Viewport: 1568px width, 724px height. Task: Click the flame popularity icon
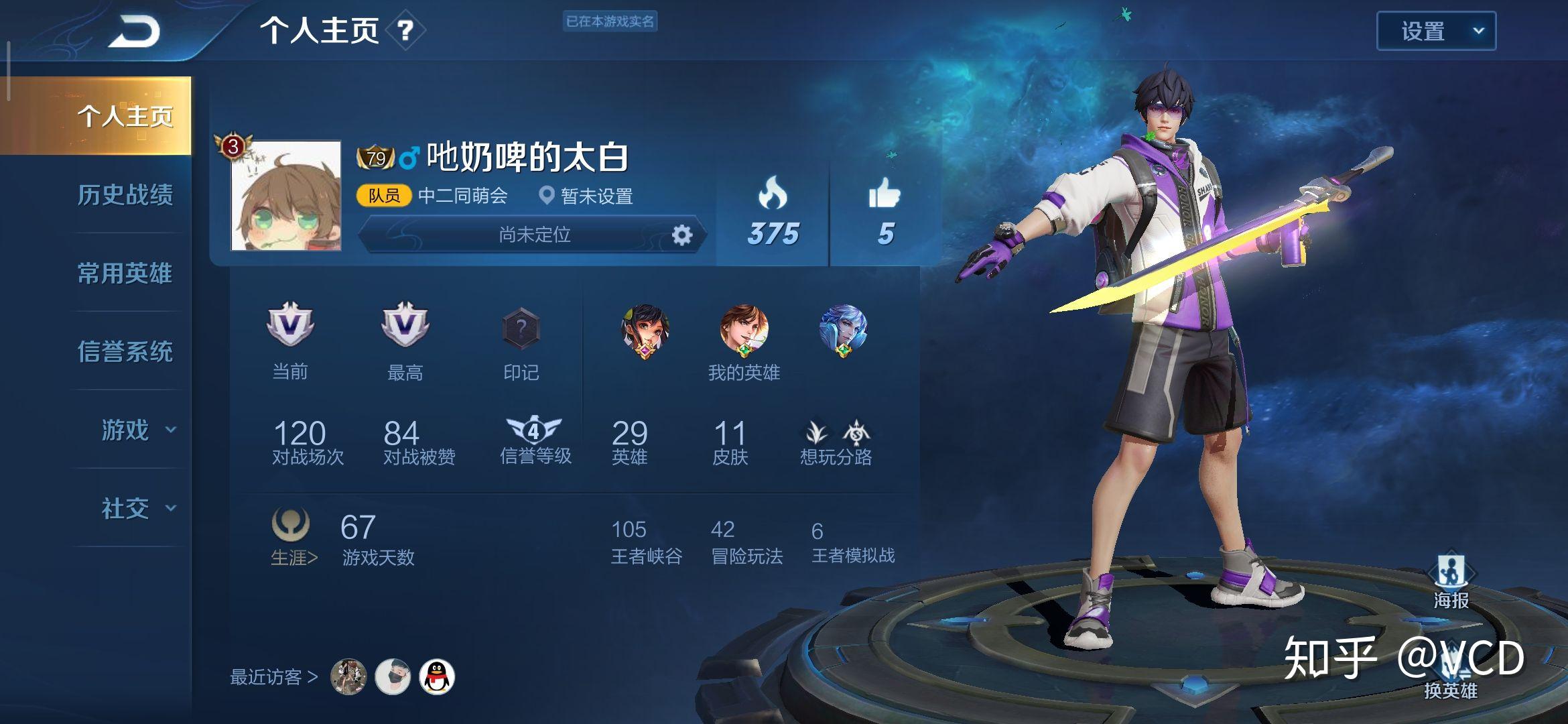[x=773, y=194]
